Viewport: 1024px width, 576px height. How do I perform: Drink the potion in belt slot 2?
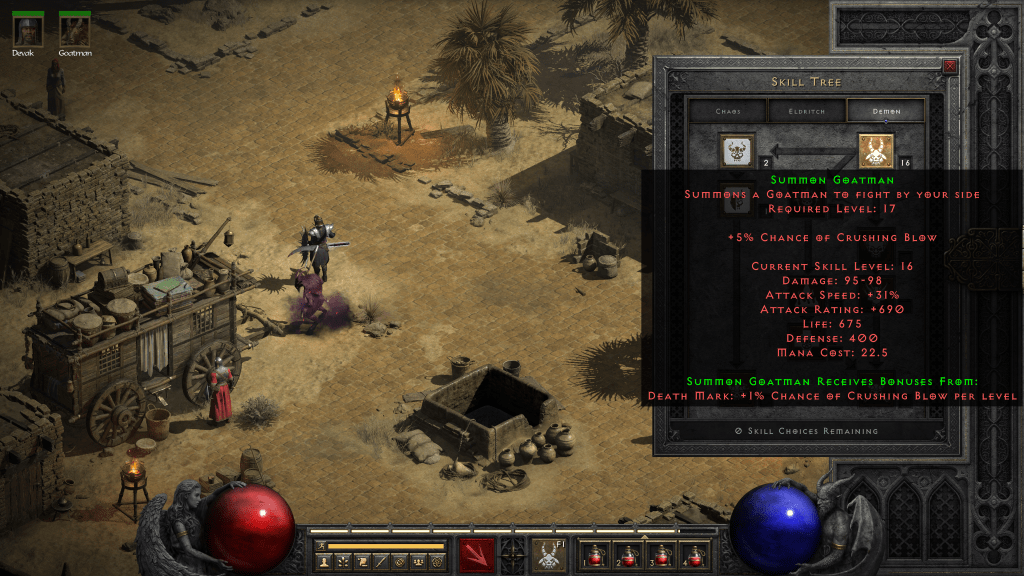pyautogui.click(x=628, y=554)
